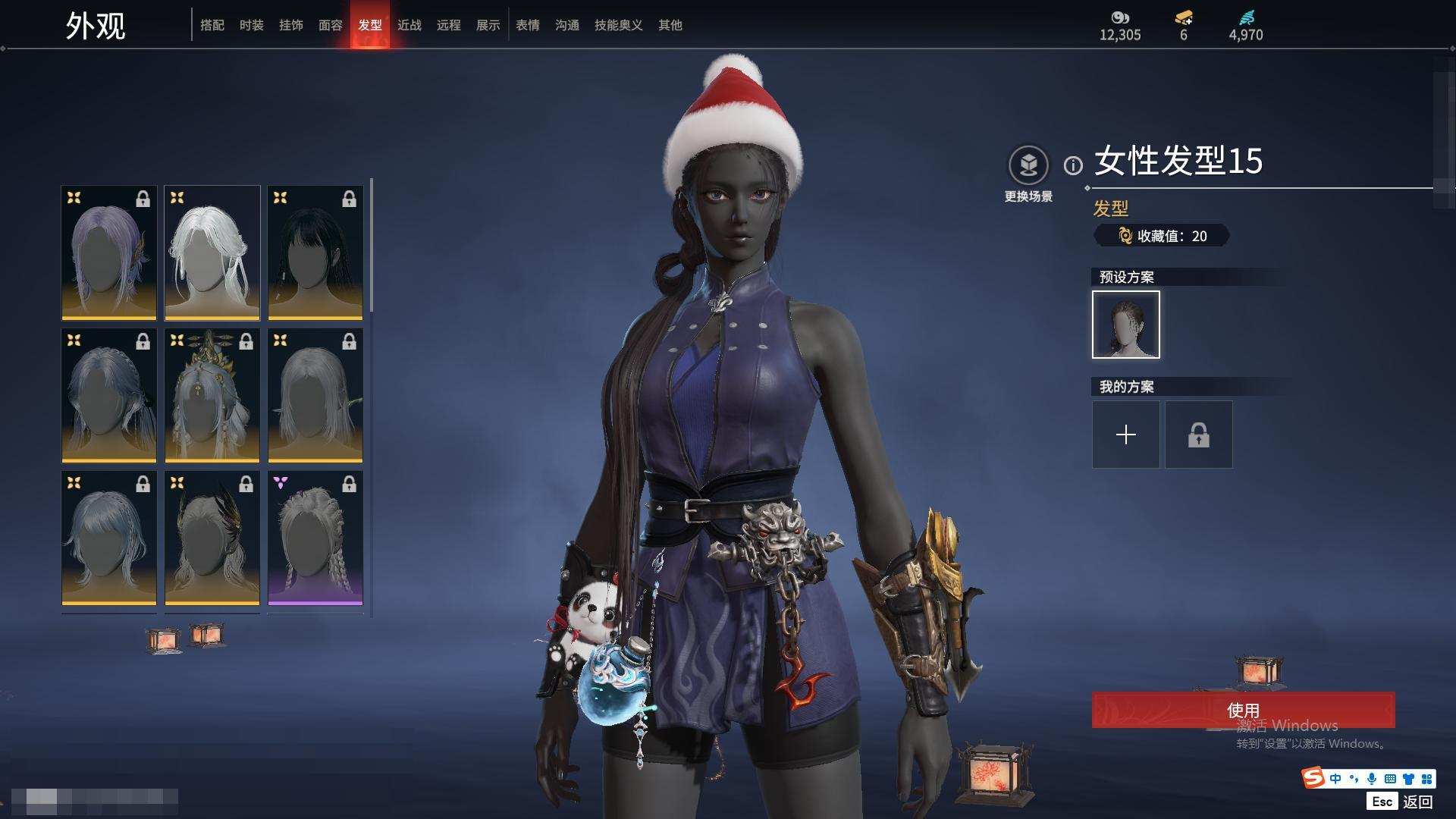1456x819 pixels.
Task: Open the 时装 tab
Action: 252,25
